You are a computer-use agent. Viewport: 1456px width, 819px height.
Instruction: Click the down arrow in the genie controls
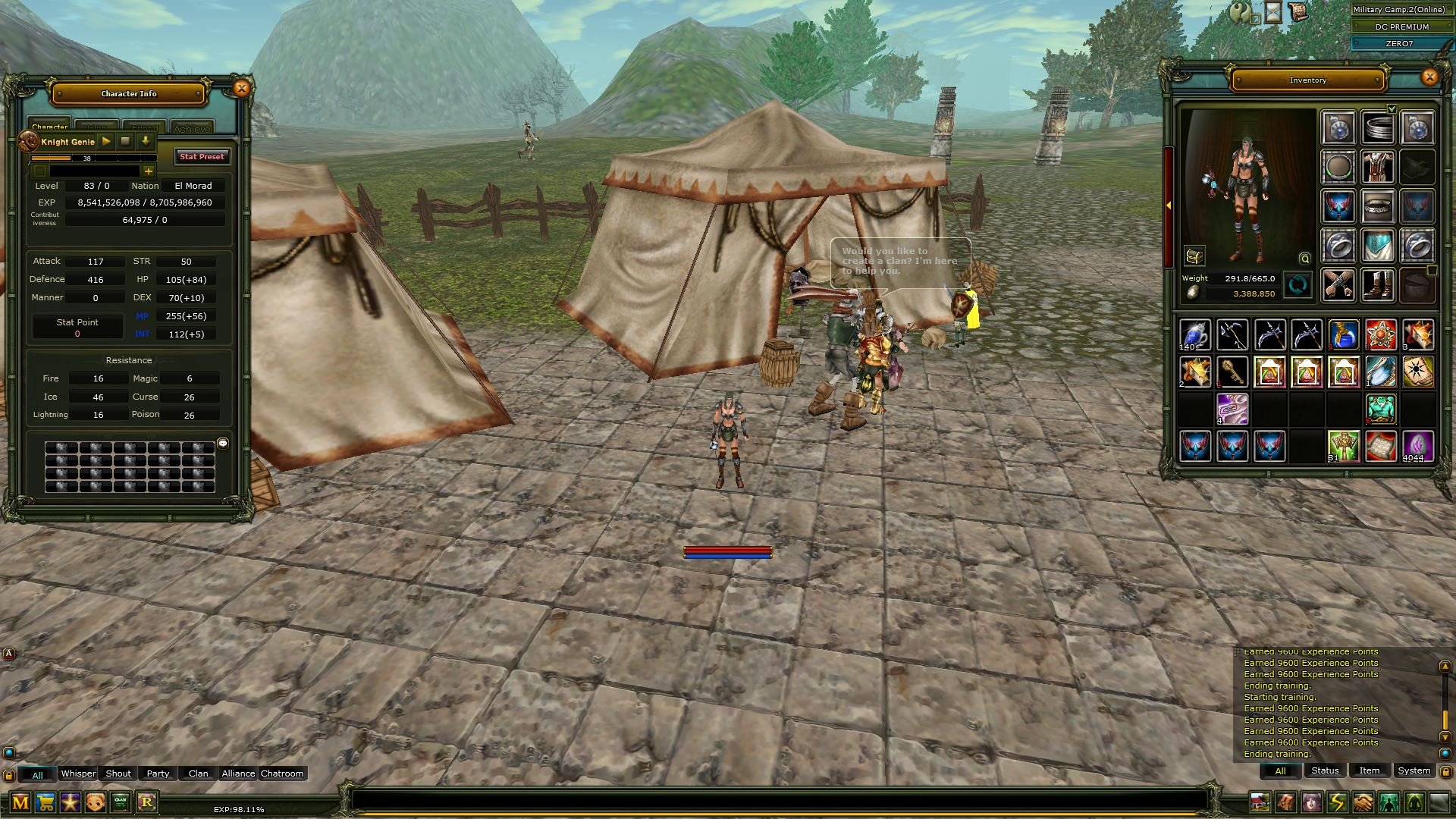[146, 141]
